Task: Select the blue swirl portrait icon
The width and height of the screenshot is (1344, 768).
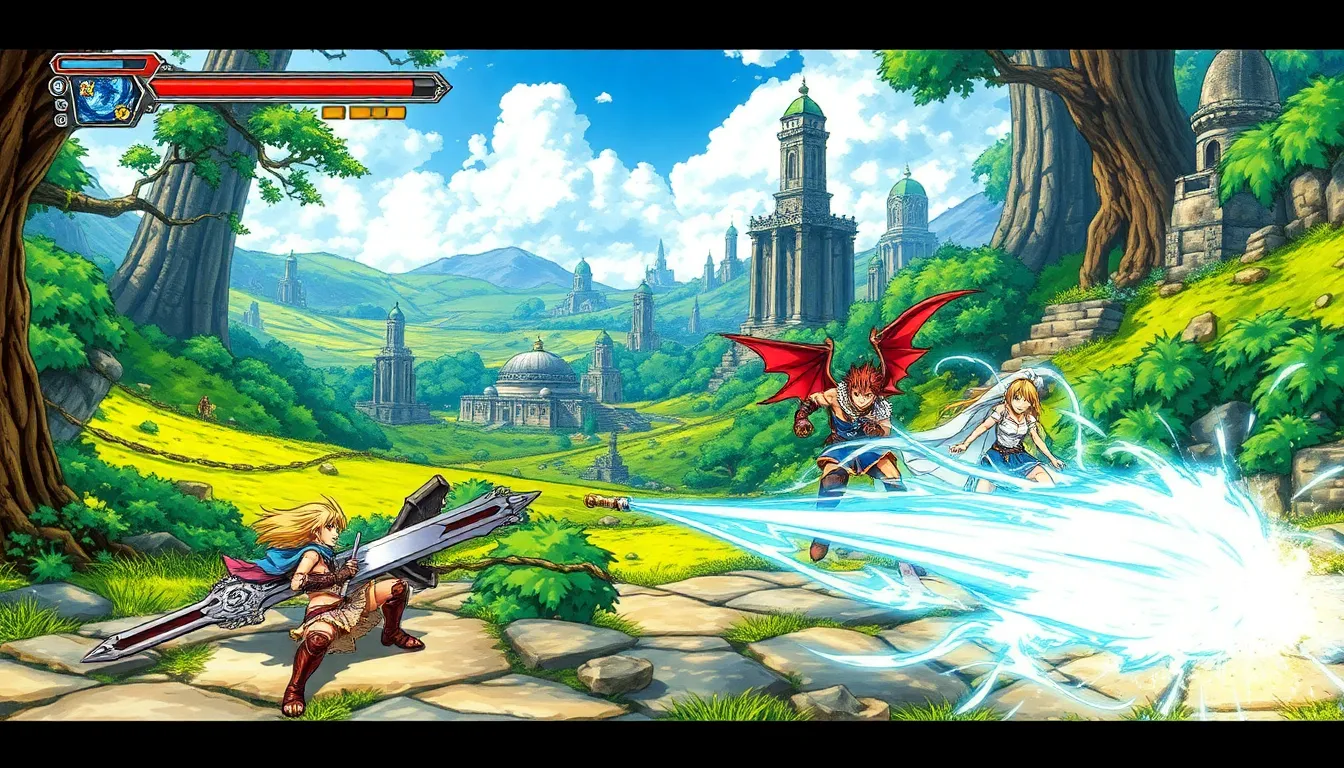Action: click(x=104, y=101)
